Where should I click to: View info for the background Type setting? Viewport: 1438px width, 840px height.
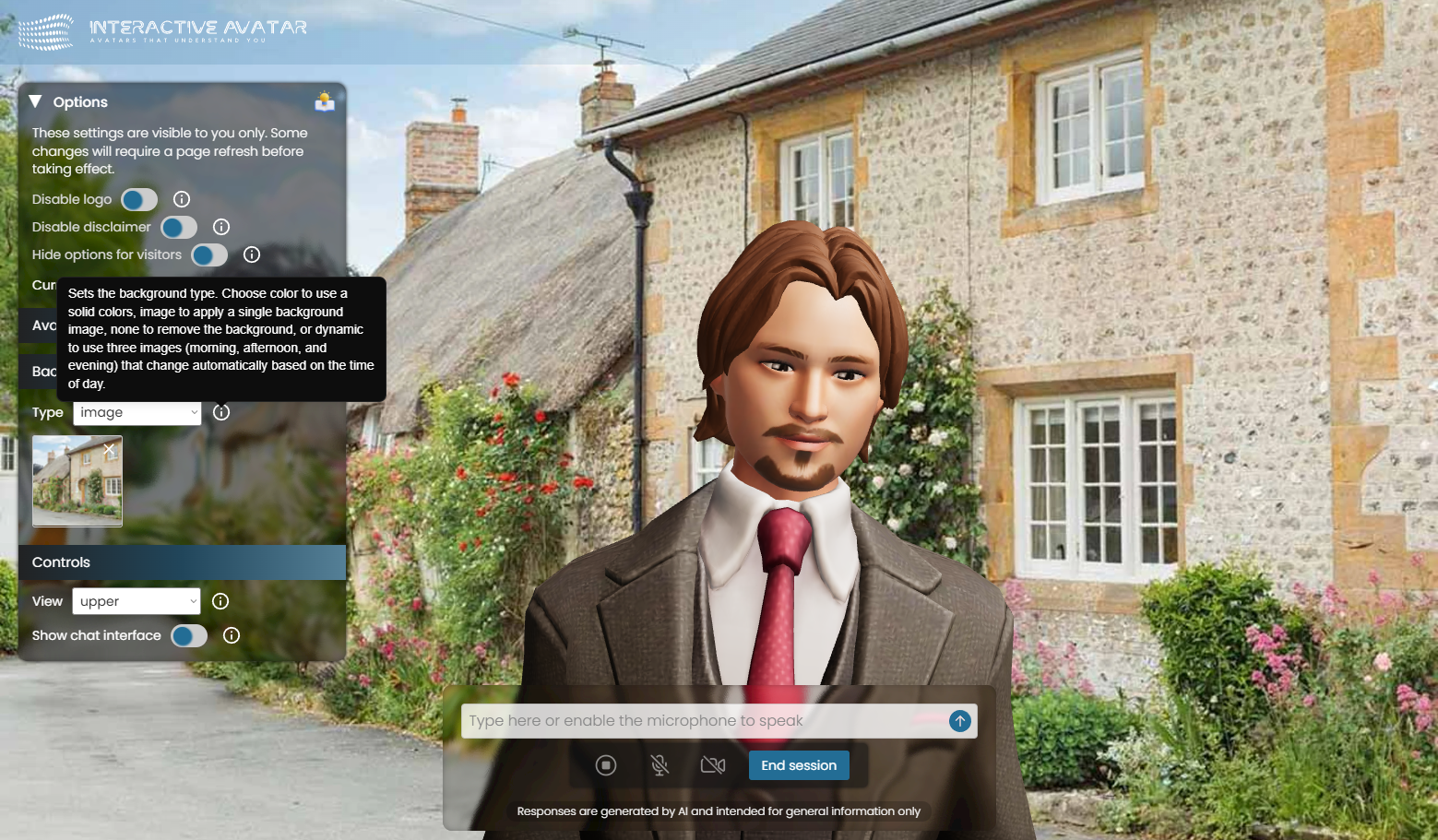pyautogui.click(x=221, y=412)
